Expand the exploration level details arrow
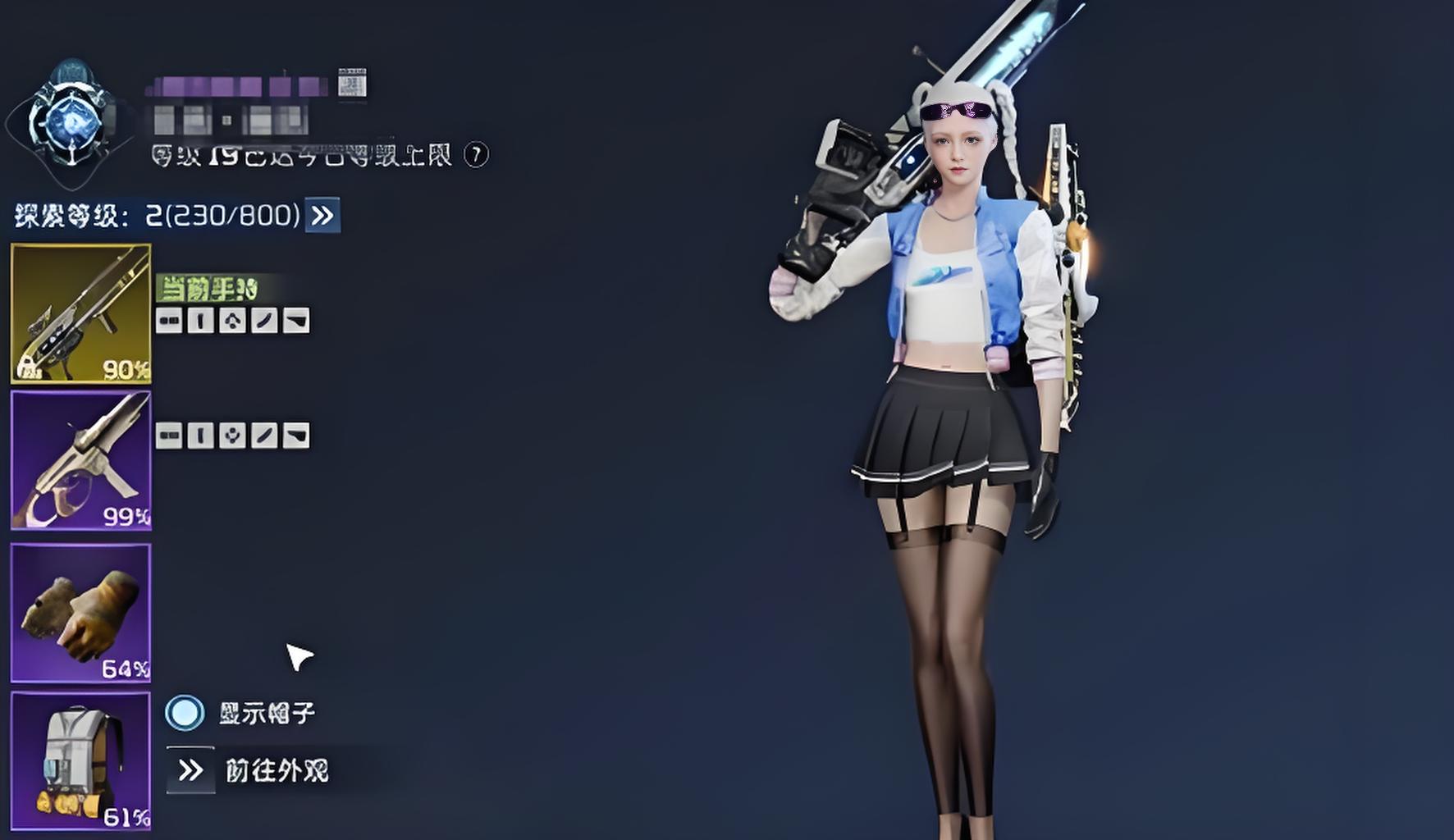The width and height of the screenshot is (1454, 840). pyautogui.click(x=322, y=216)
